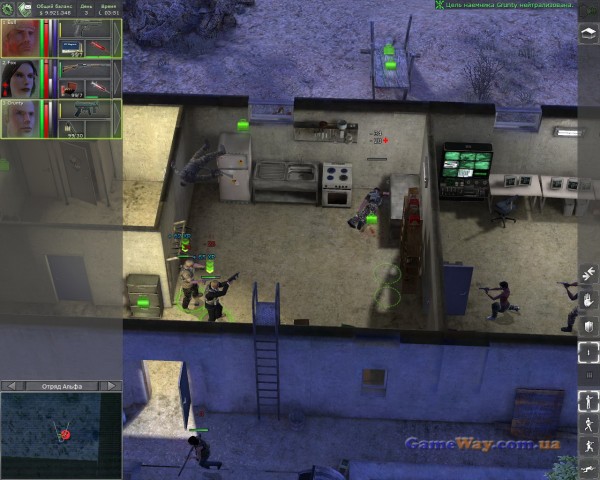Select mercenary Grunty's portrait
Viewport: 600px width, 480px height.
pos(20,117)
